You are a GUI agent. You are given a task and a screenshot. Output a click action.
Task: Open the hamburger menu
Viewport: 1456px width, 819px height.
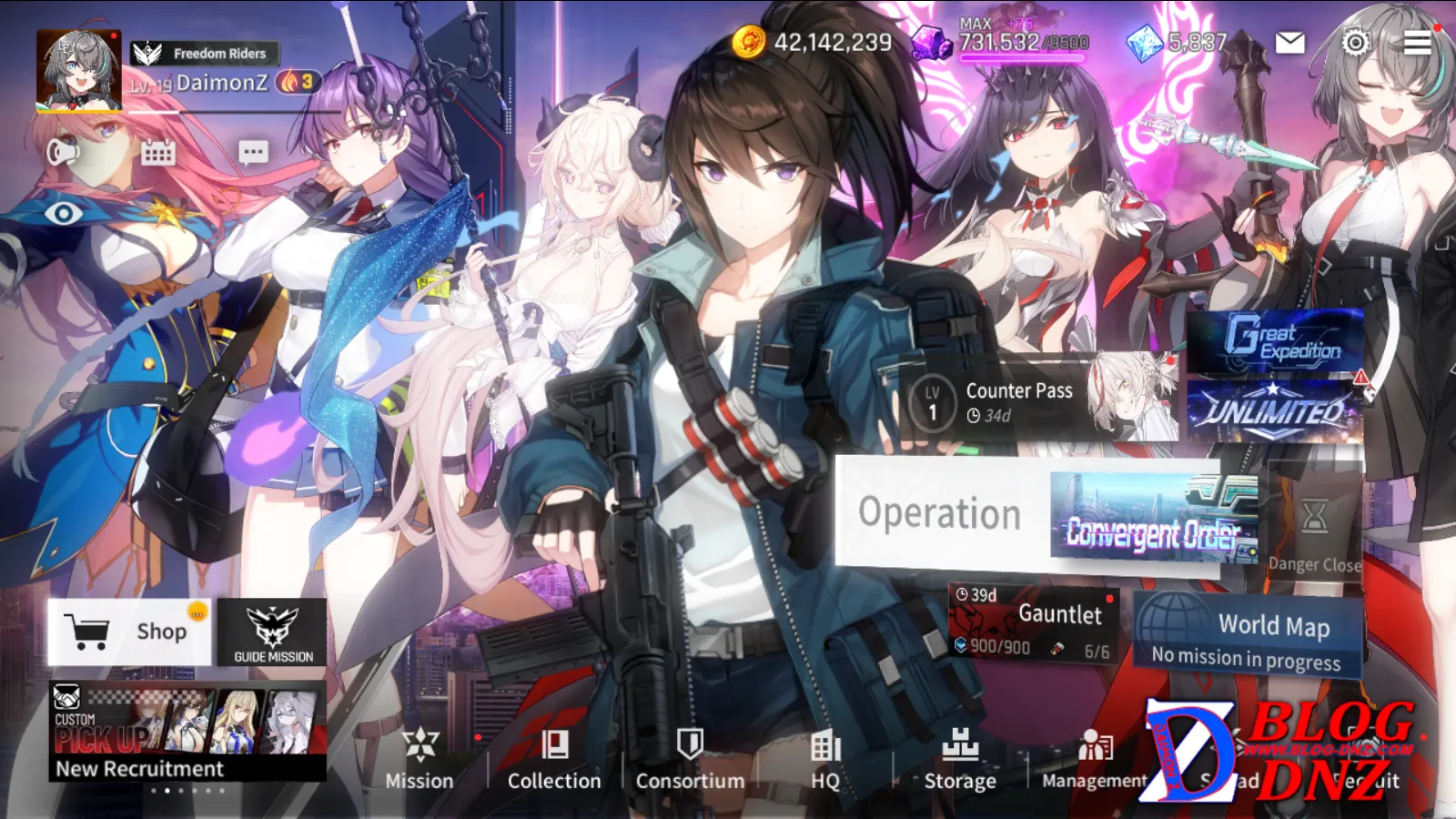coord(1417,43)
